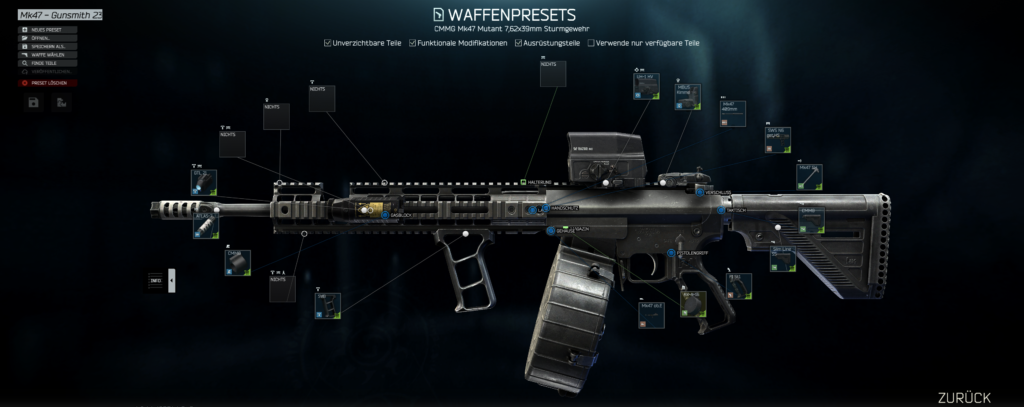
Task: Go back with the Zurück button
Action: coord(963,396)
